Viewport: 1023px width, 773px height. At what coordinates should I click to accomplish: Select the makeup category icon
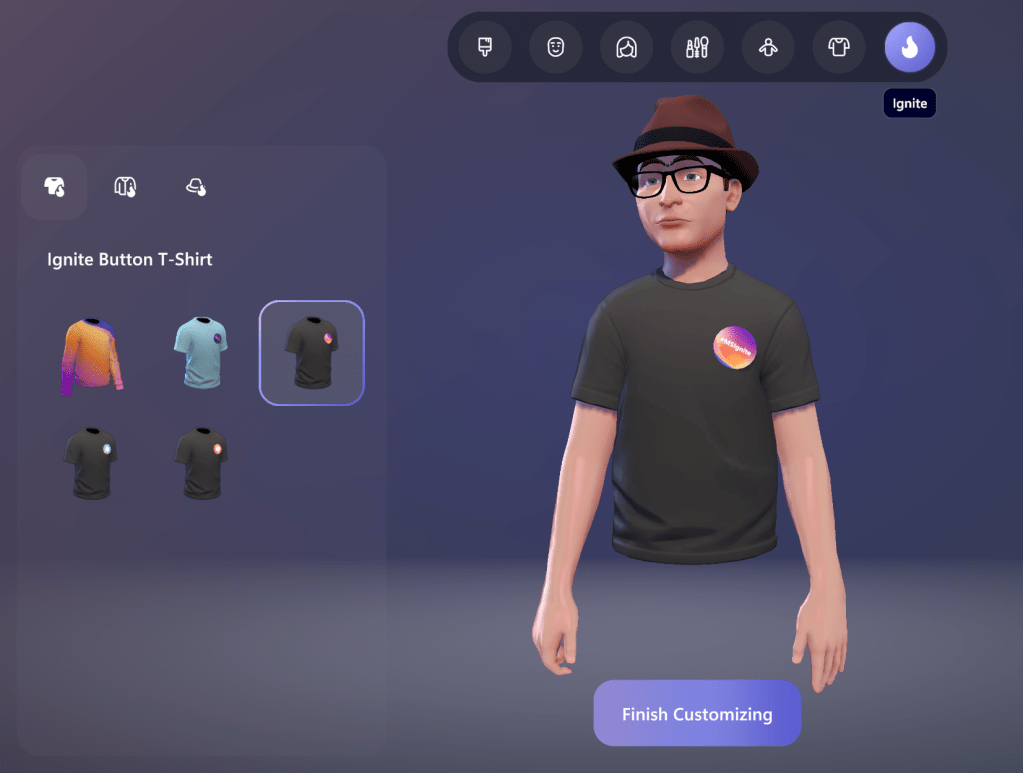pyautogui.click(x=697, y=47)
